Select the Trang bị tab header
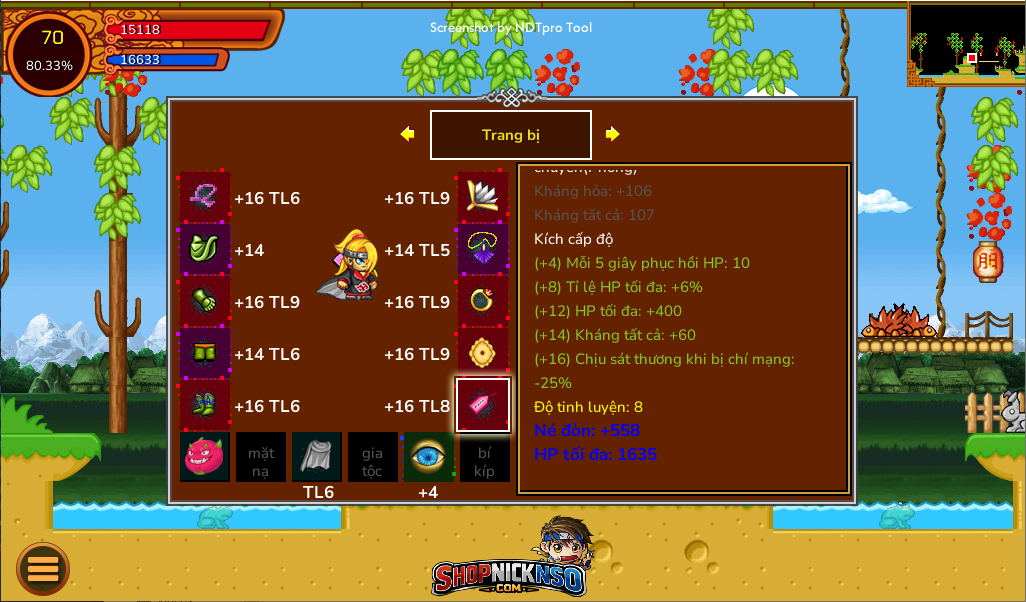The image size is (1026, 602). (510, 135)
